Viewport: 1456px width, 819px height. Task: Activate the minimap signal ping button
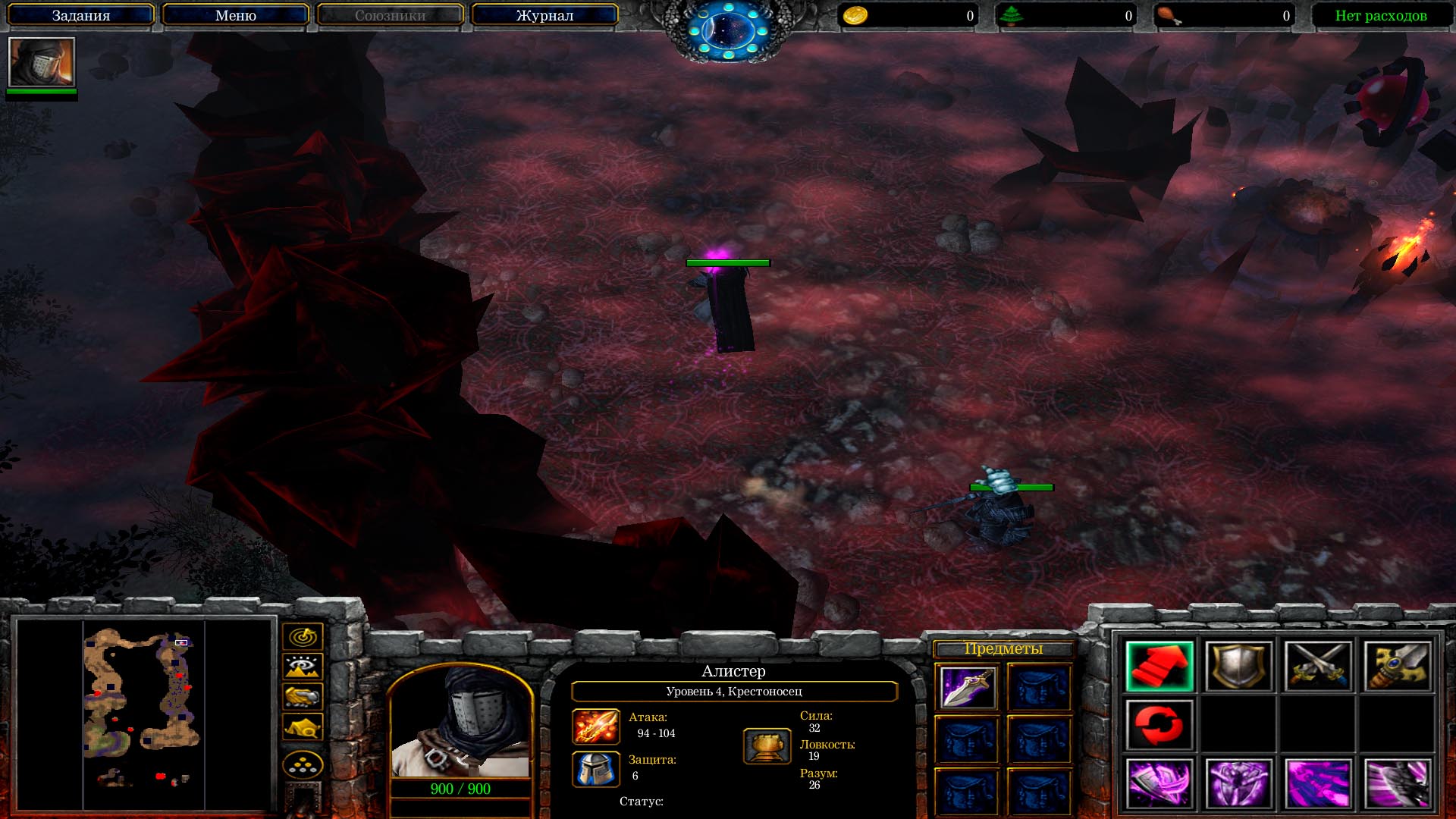pos(303,636)
